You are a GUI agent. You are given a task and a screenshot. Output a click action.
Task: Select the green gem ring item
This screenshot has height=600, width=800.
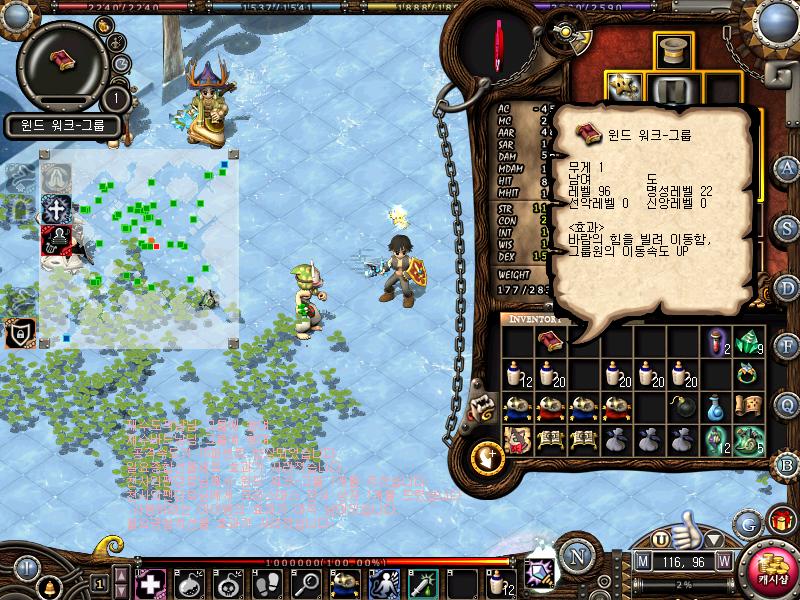pyautogui.click(x=748, y=374)
